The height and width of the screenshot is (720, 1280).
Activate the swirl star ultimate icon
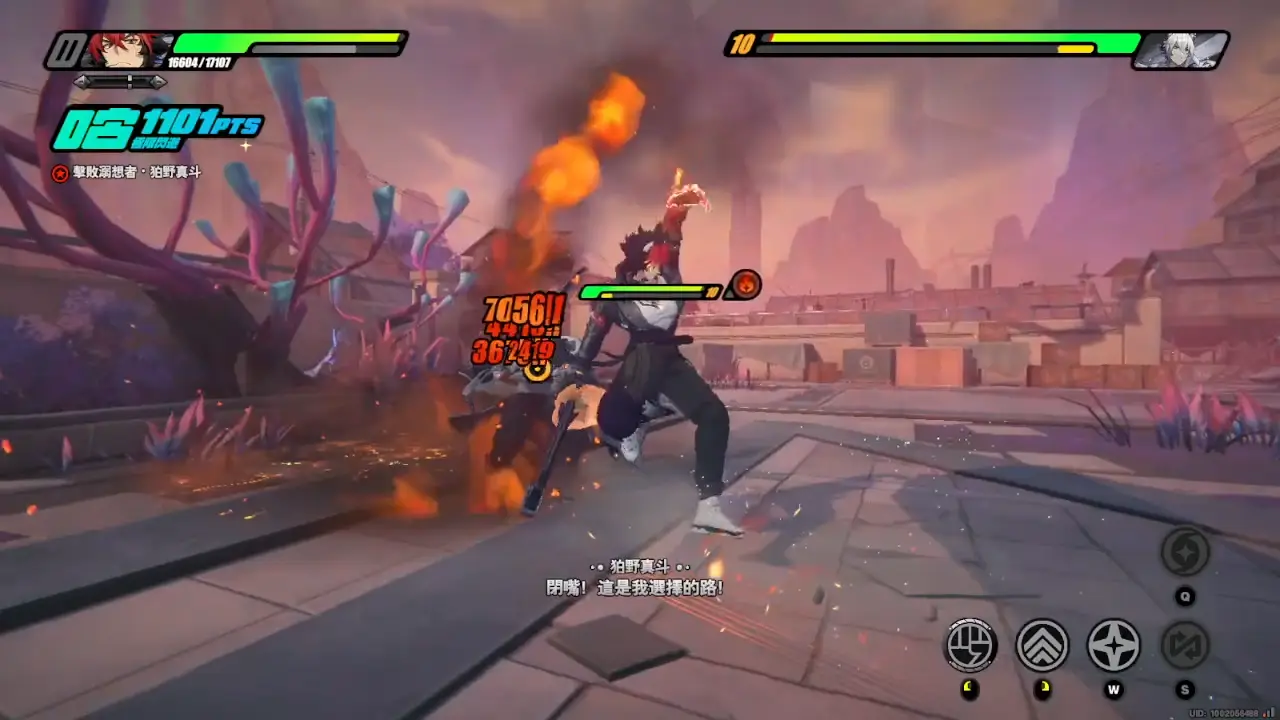[x=1185, y=552]
